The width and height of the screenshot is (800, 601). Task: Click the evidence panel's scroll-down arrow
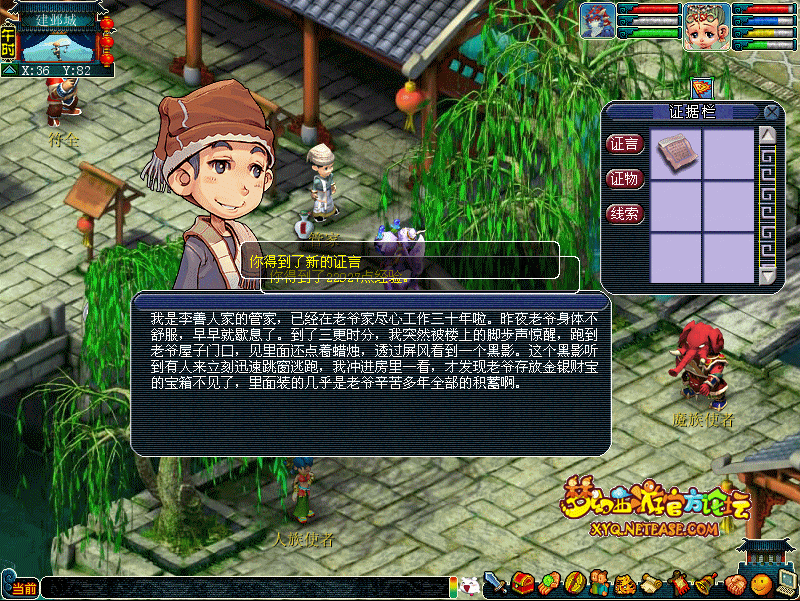pos(768,276)
